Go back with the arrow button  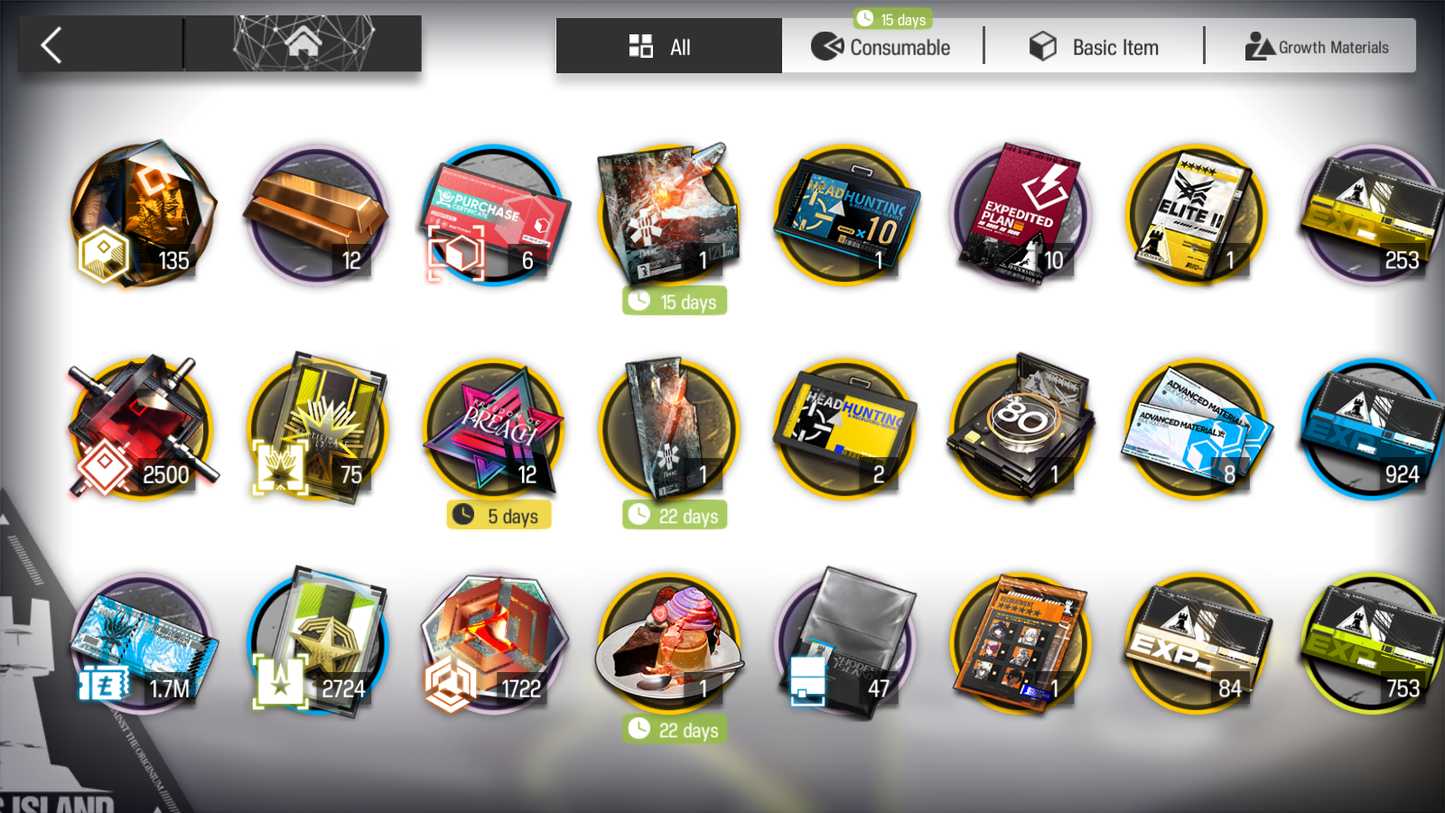point(52,45)
